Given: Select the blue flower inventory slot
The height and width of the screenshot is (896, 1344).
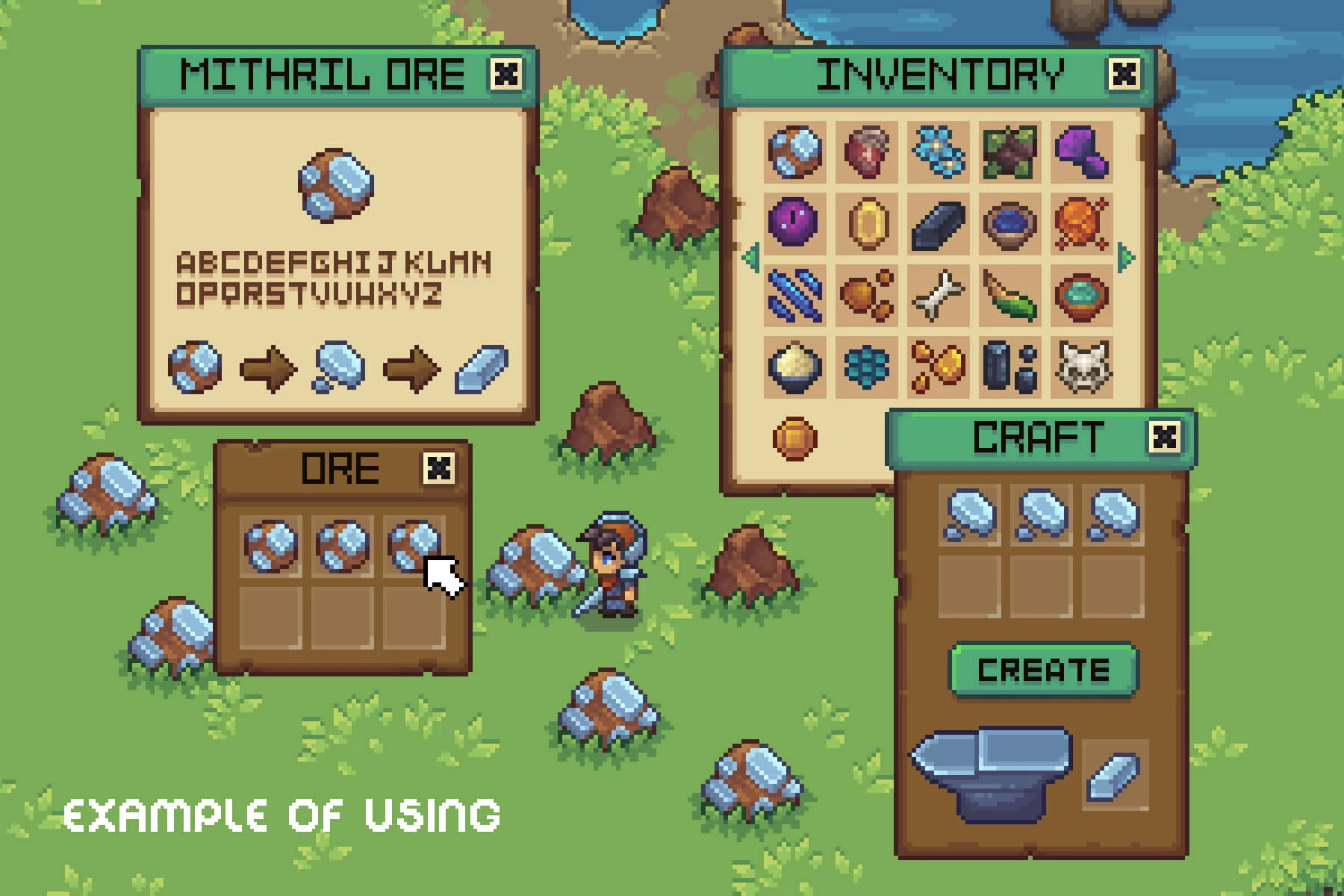Looking at the screenshot, I should (x=939, y=152).
